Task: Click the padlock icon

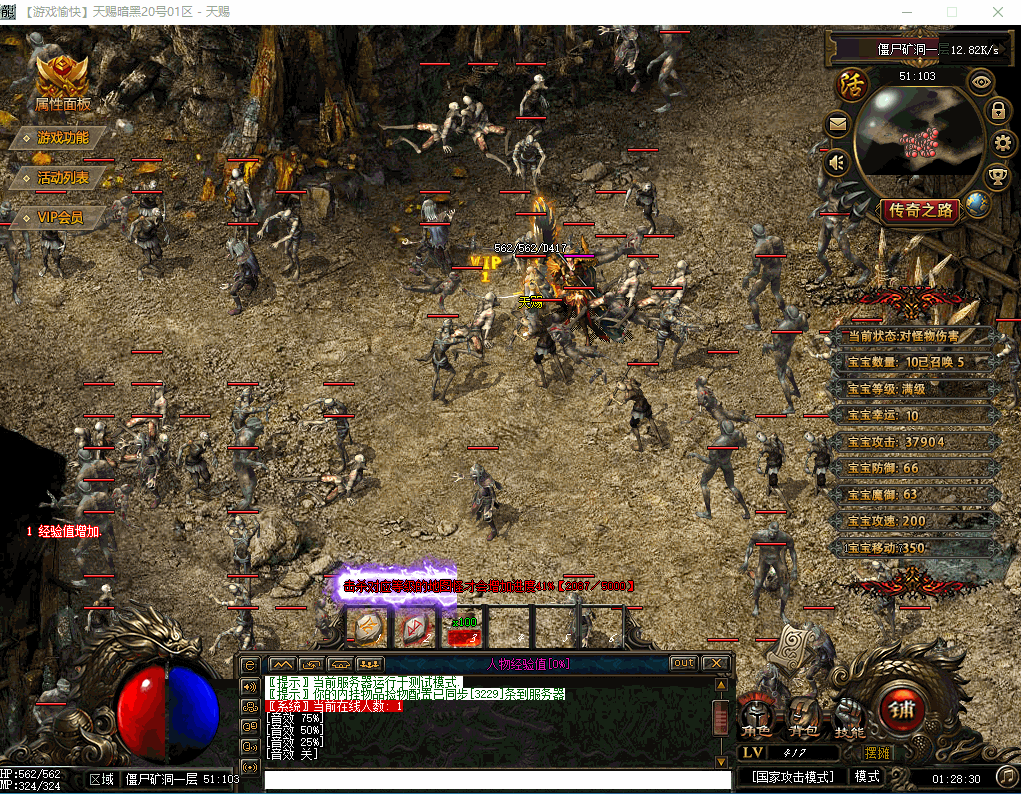Action: [x=997, y=110]
